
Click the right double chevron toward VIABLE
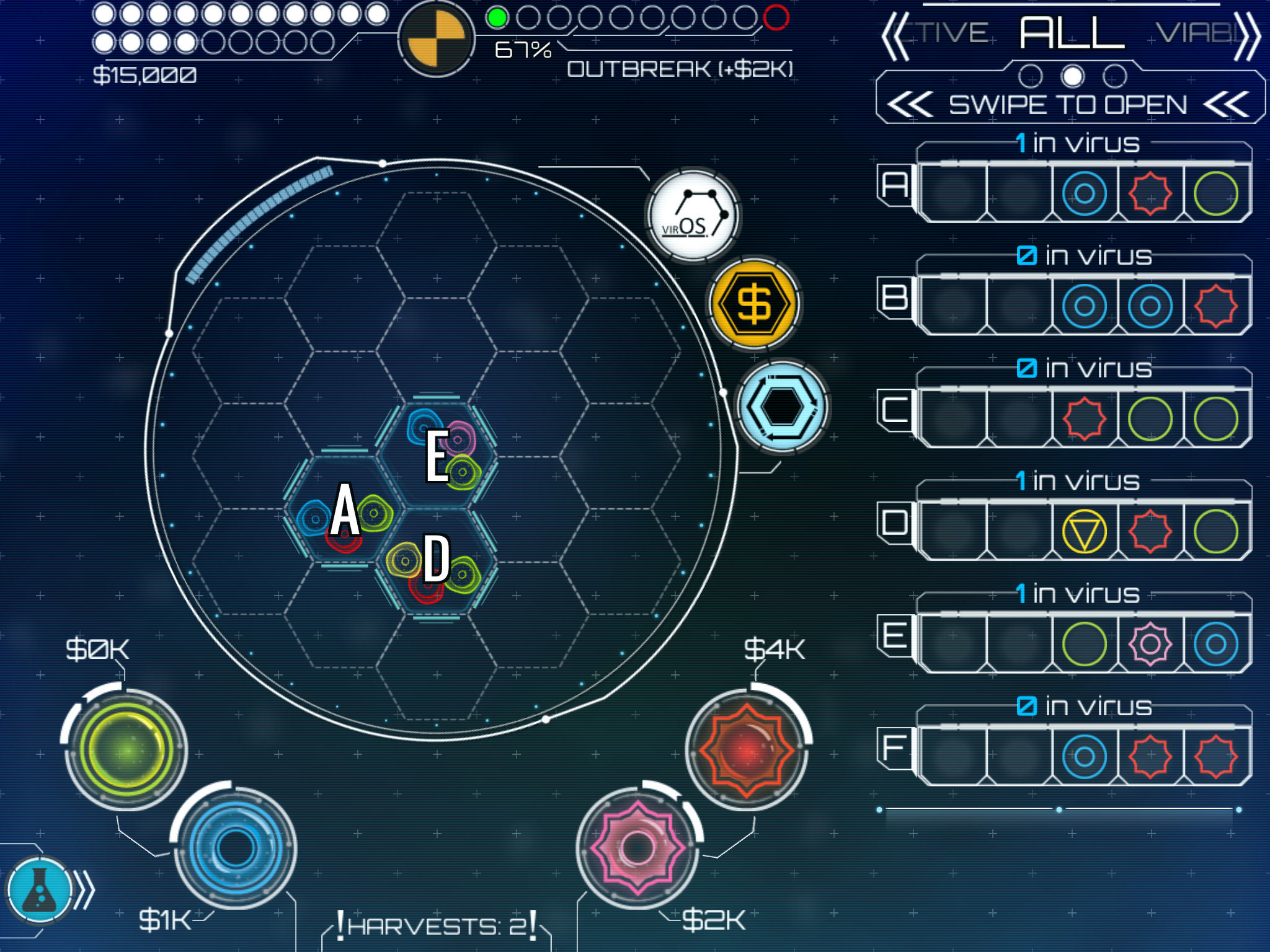pyautogui.click(x=1248, y=35)
